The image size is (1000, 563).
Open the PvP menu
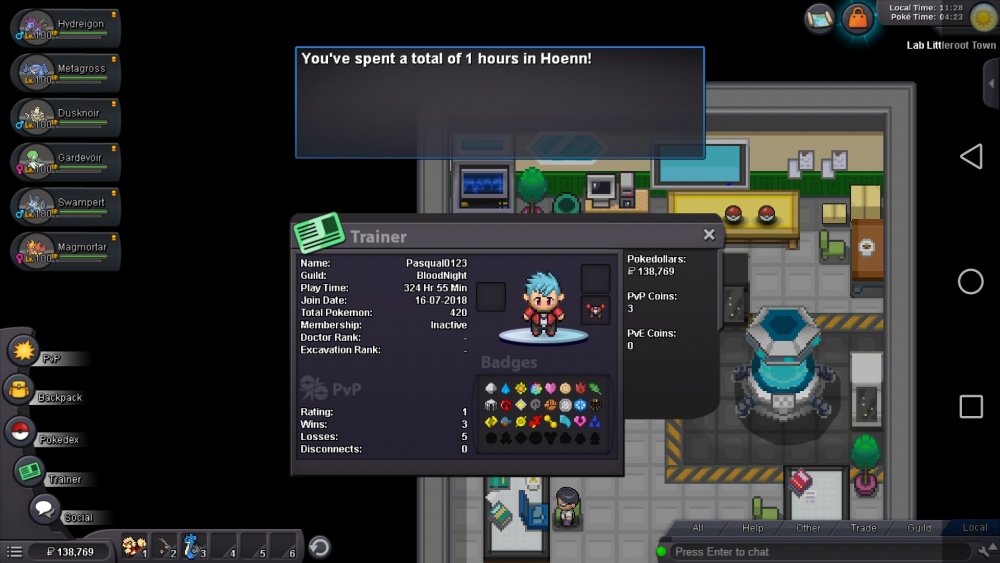pos(23,351)
